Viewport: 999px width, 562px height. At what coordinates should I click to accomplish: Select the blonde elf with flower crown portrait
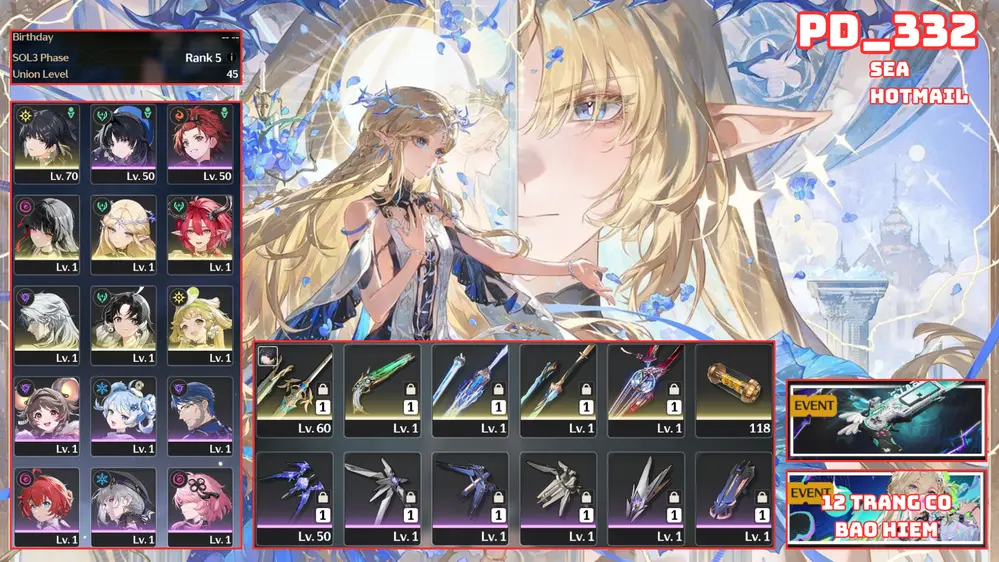coord(125,234)
